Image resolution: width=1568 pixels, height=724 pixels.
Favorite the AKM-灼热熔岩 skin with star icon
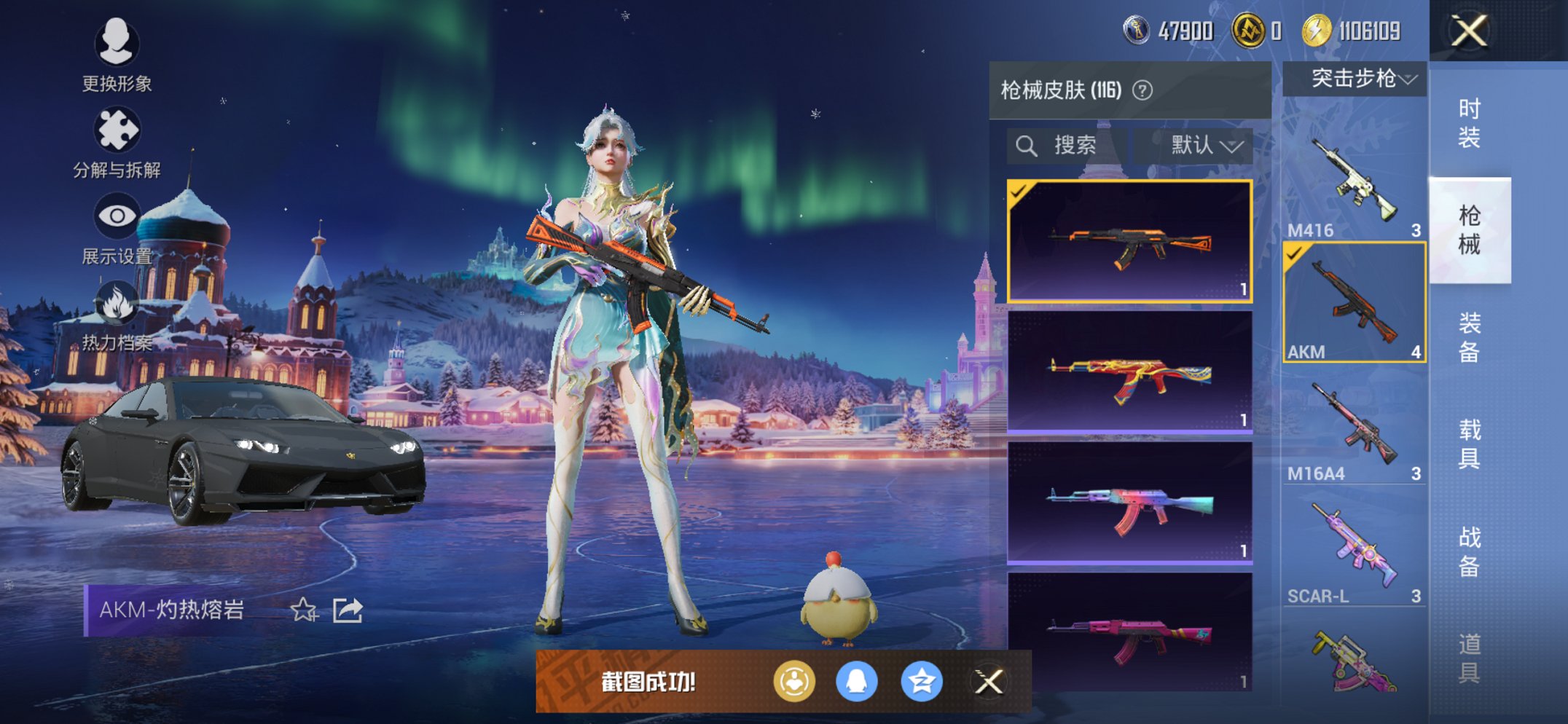pyautogui.click(x=304, y=610)
